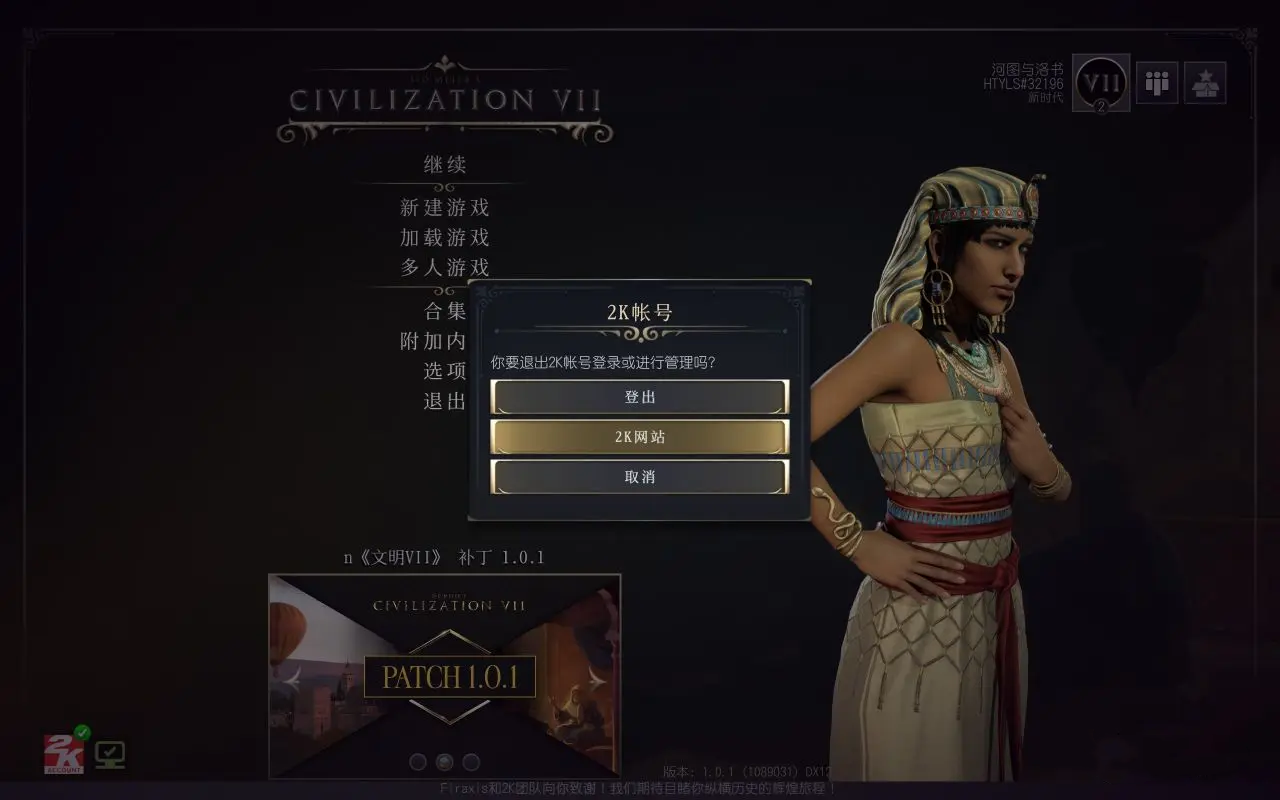The height and width of the screenshot is (800, 1280).
Task: Click the three-figures social icon
Action: [1157, 83]
